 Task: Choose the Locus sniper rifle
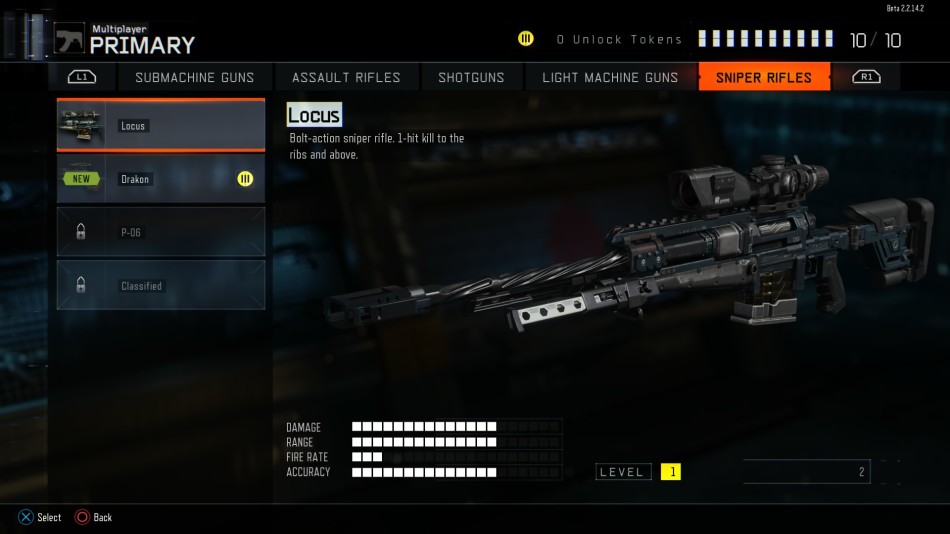tap(161, 126)
